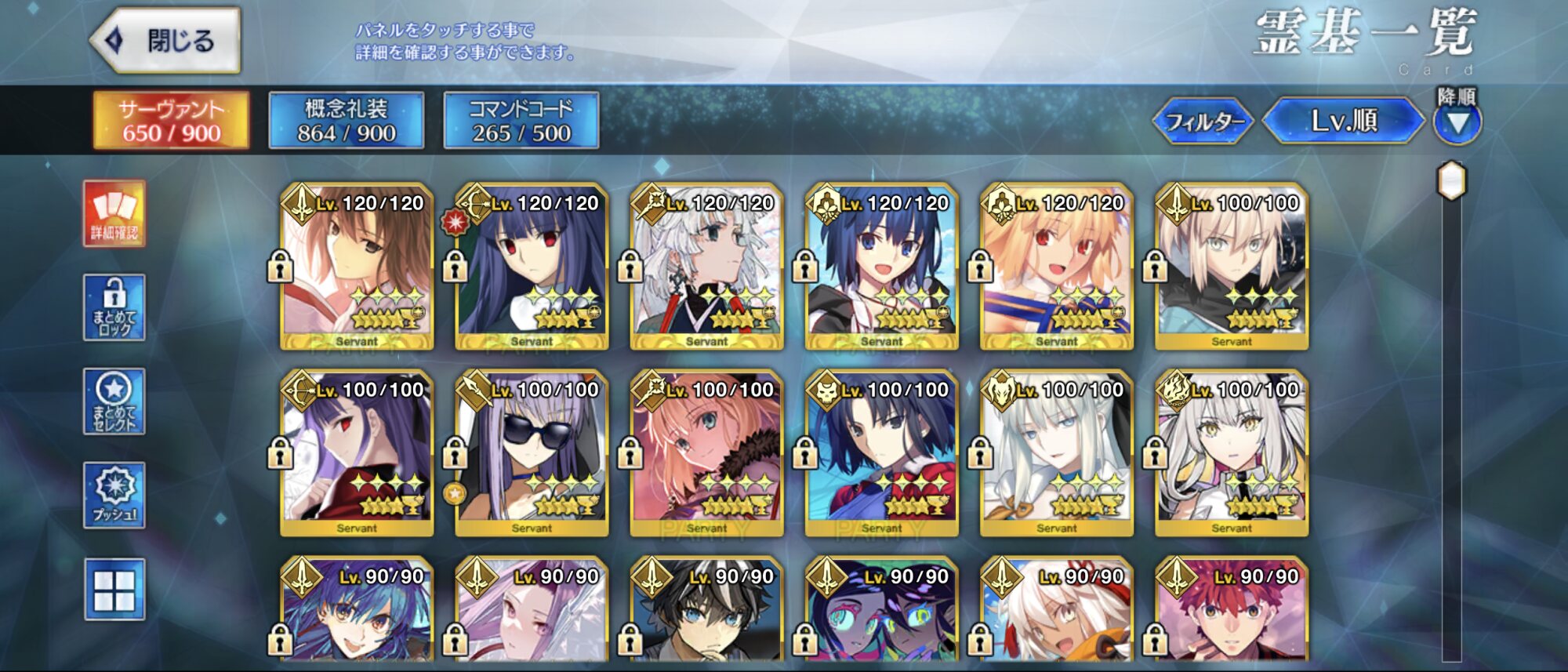Screen dimensions: 1568x672
Task: Select the brown-haired Lv. 120 servant in kimono
Action: click(x=357, y=267)
